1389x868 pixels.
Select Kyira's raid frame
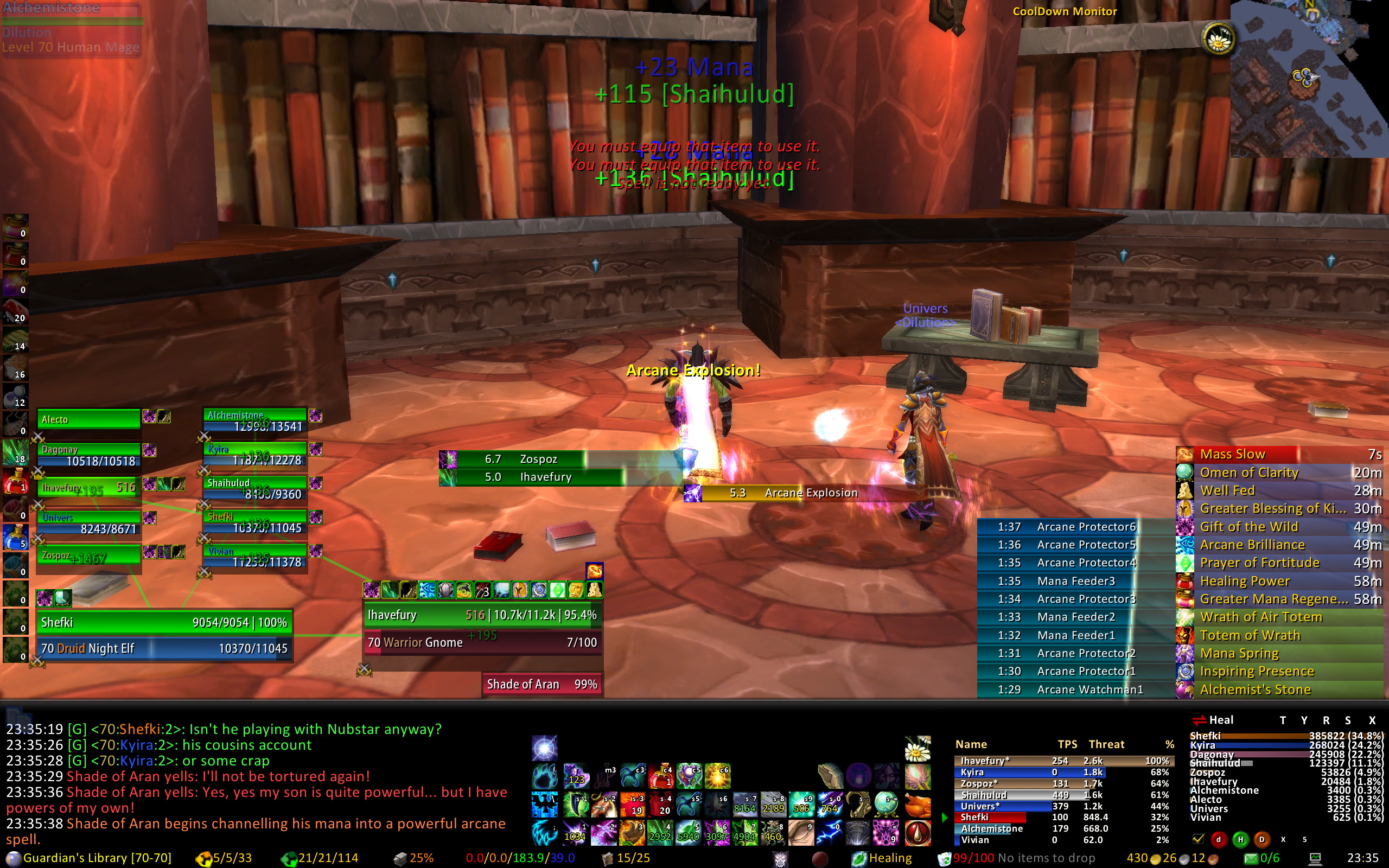pyautogui.click(x=255, y=455)
